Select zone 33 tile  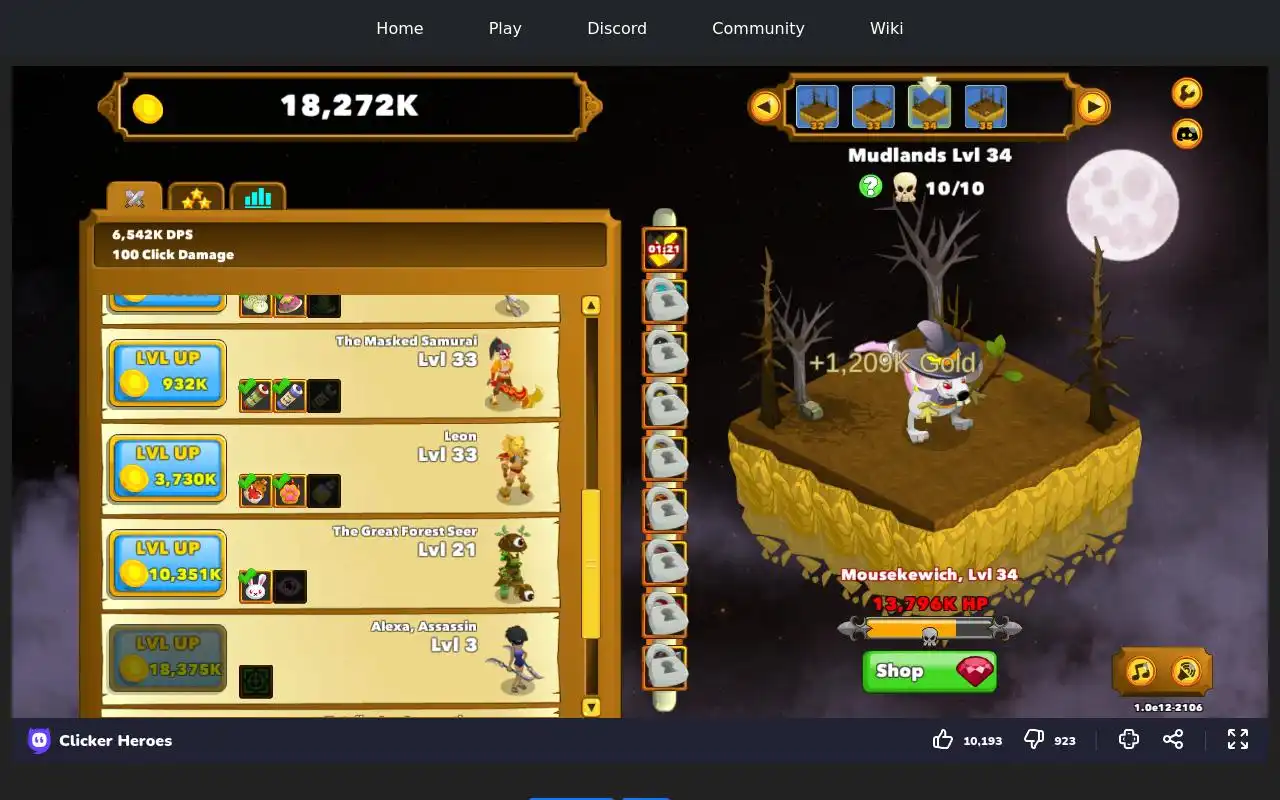[x=873, y=107]
